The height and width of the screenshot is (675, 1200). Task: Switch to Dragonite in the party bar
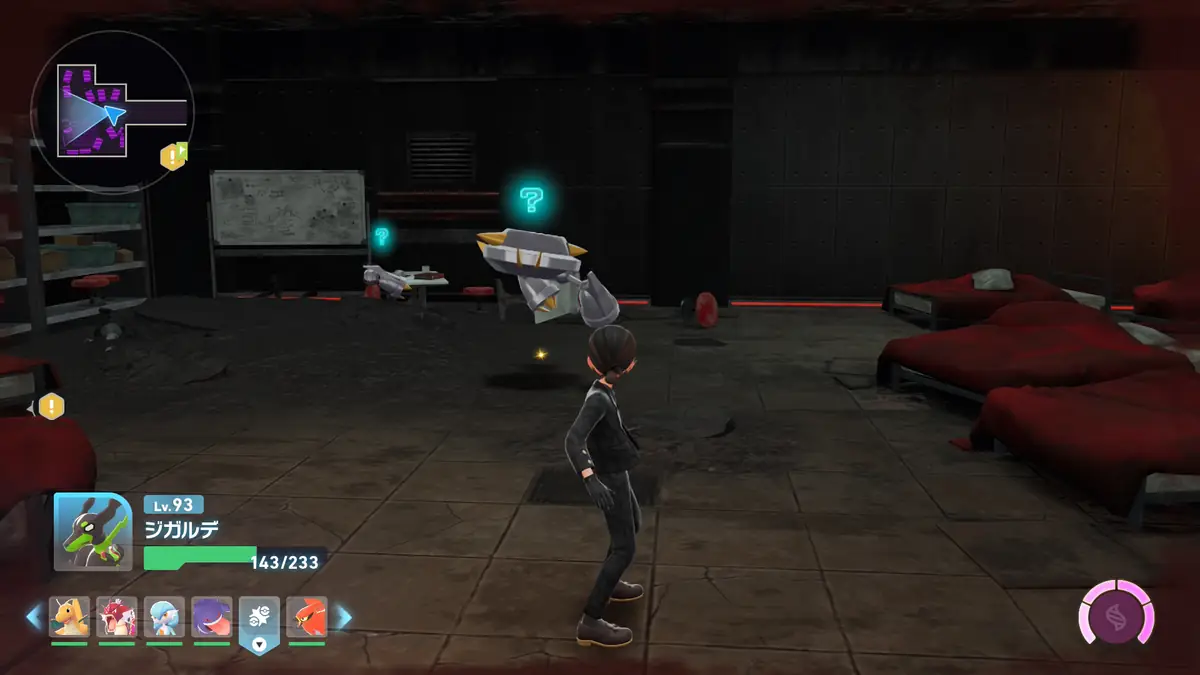[x=70, y=617]
